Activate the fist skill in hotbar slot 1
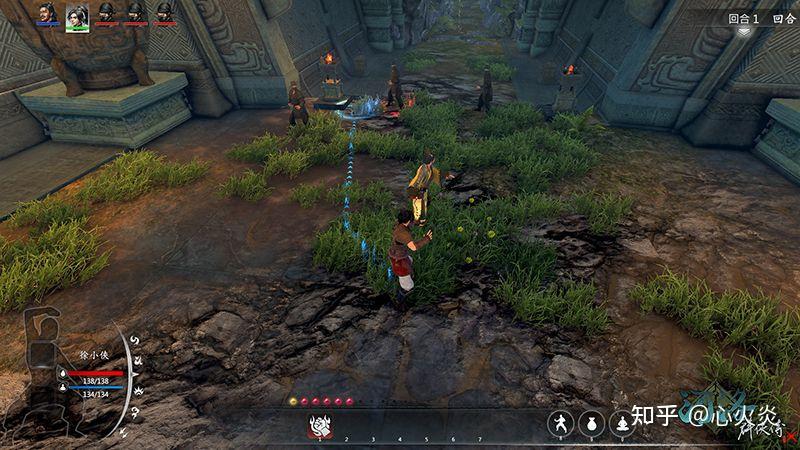The height and width of the screenshot is (450, 800). coord(320,425)
